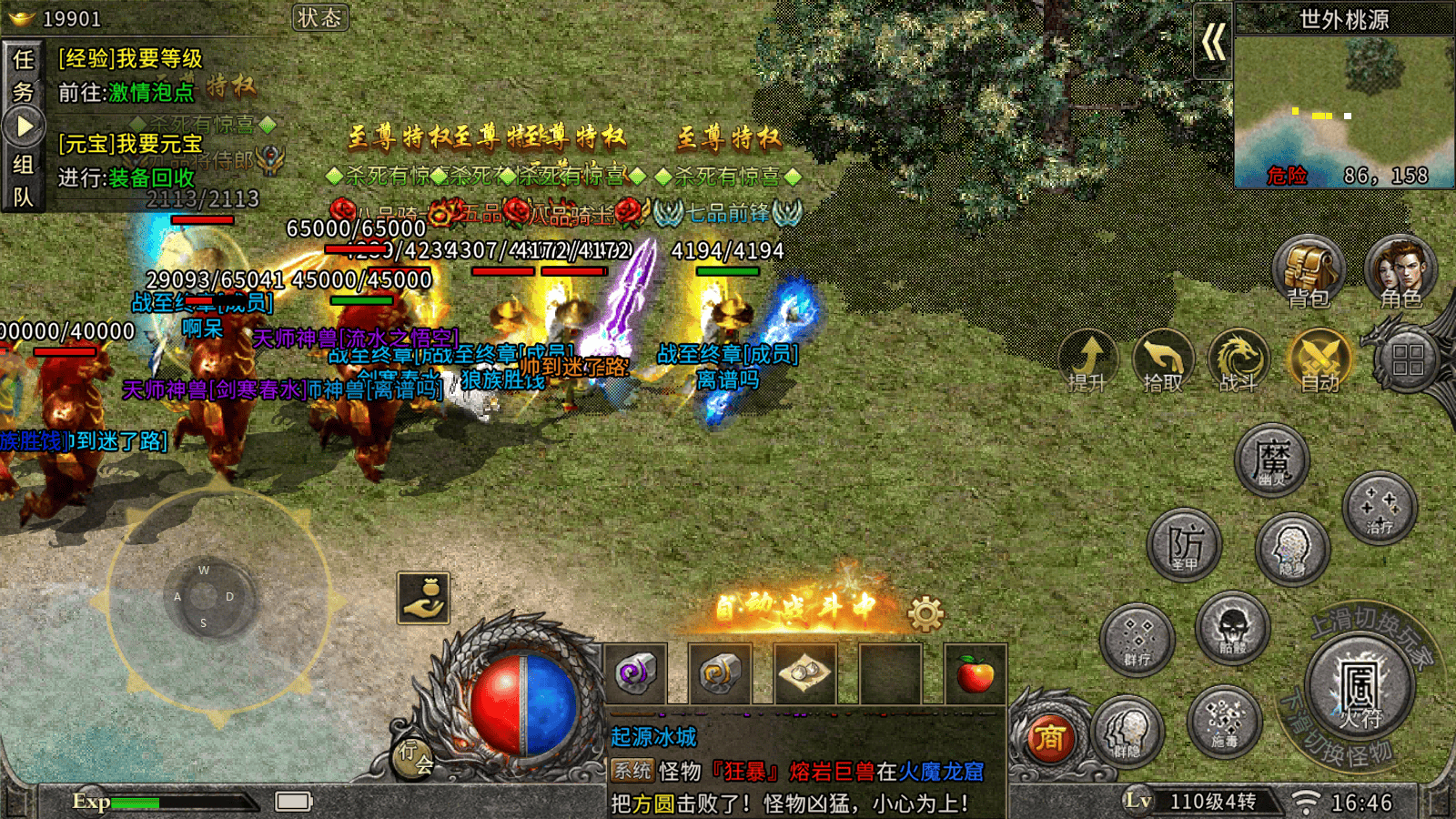This screenshot has width=1456, height=819.
Task: Cast the 治疗 healing skill
Action: click(1380, 507)
